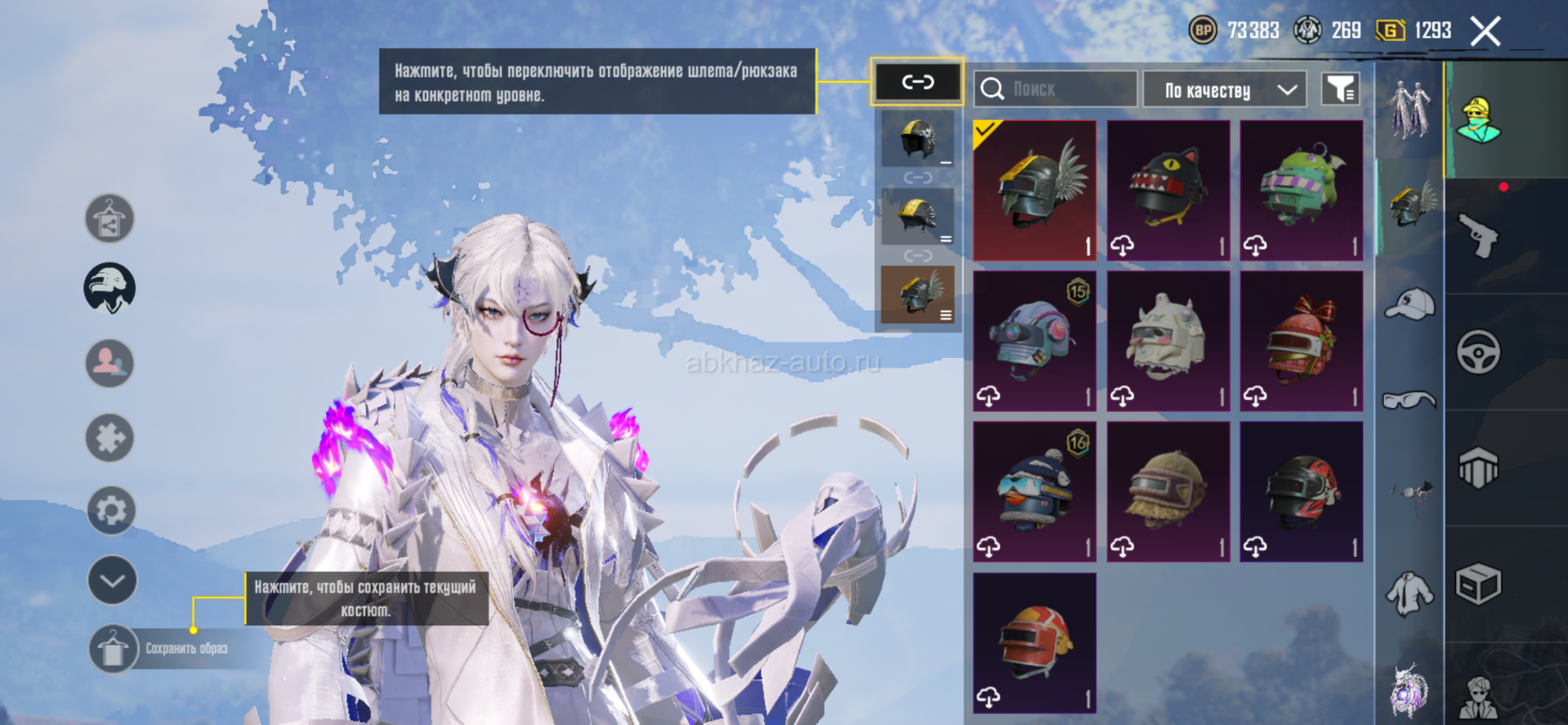Select the penguin beanie helmet skin
The image size is (1568, 725).
pyautogui.click(x=1034, y=491)
